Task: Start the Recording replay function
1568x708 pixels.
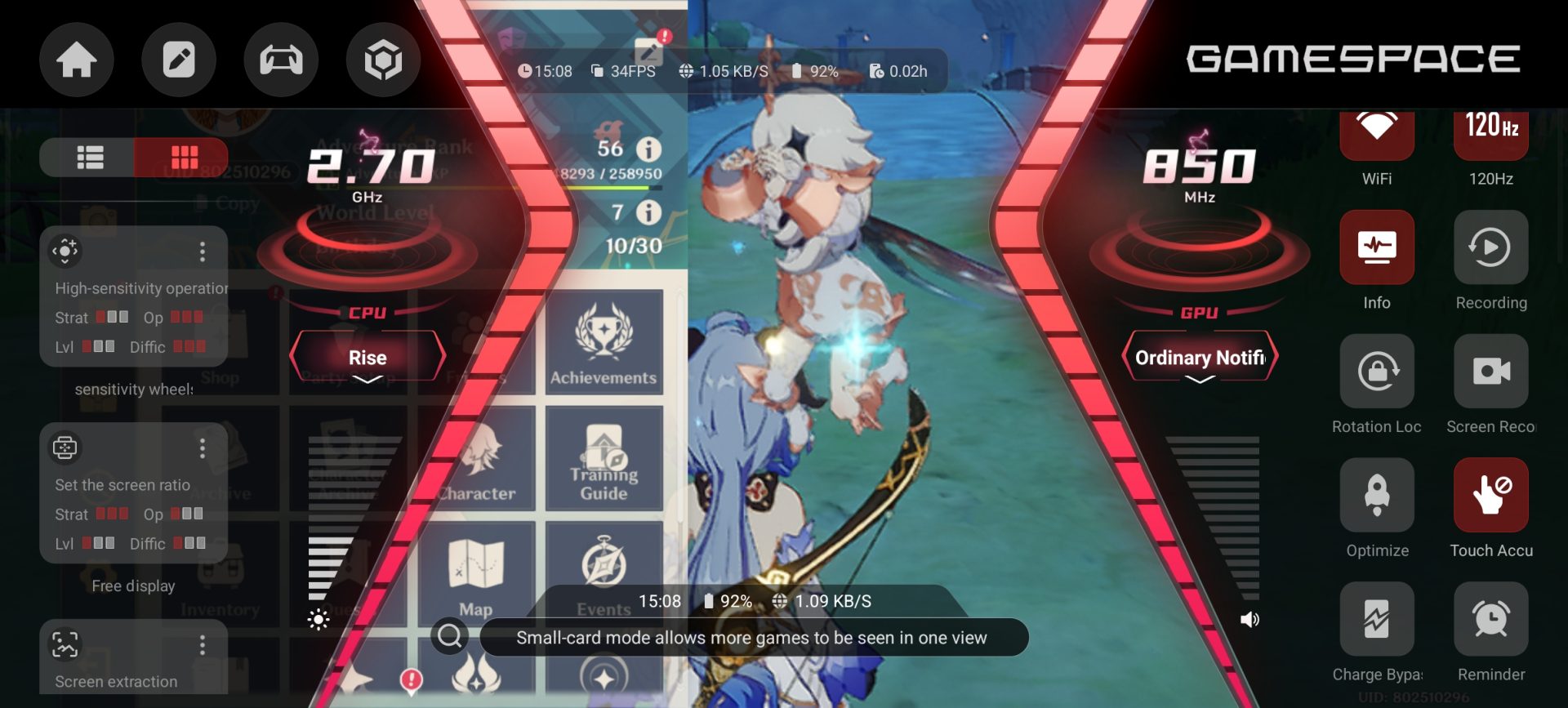Action: pos(1491,247)
